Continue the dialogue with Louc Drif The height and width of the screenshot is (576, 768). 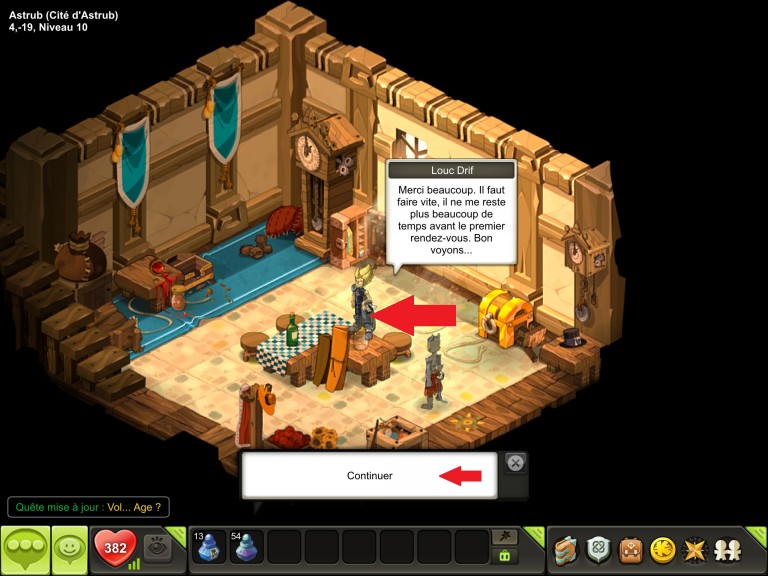[369, 476]
